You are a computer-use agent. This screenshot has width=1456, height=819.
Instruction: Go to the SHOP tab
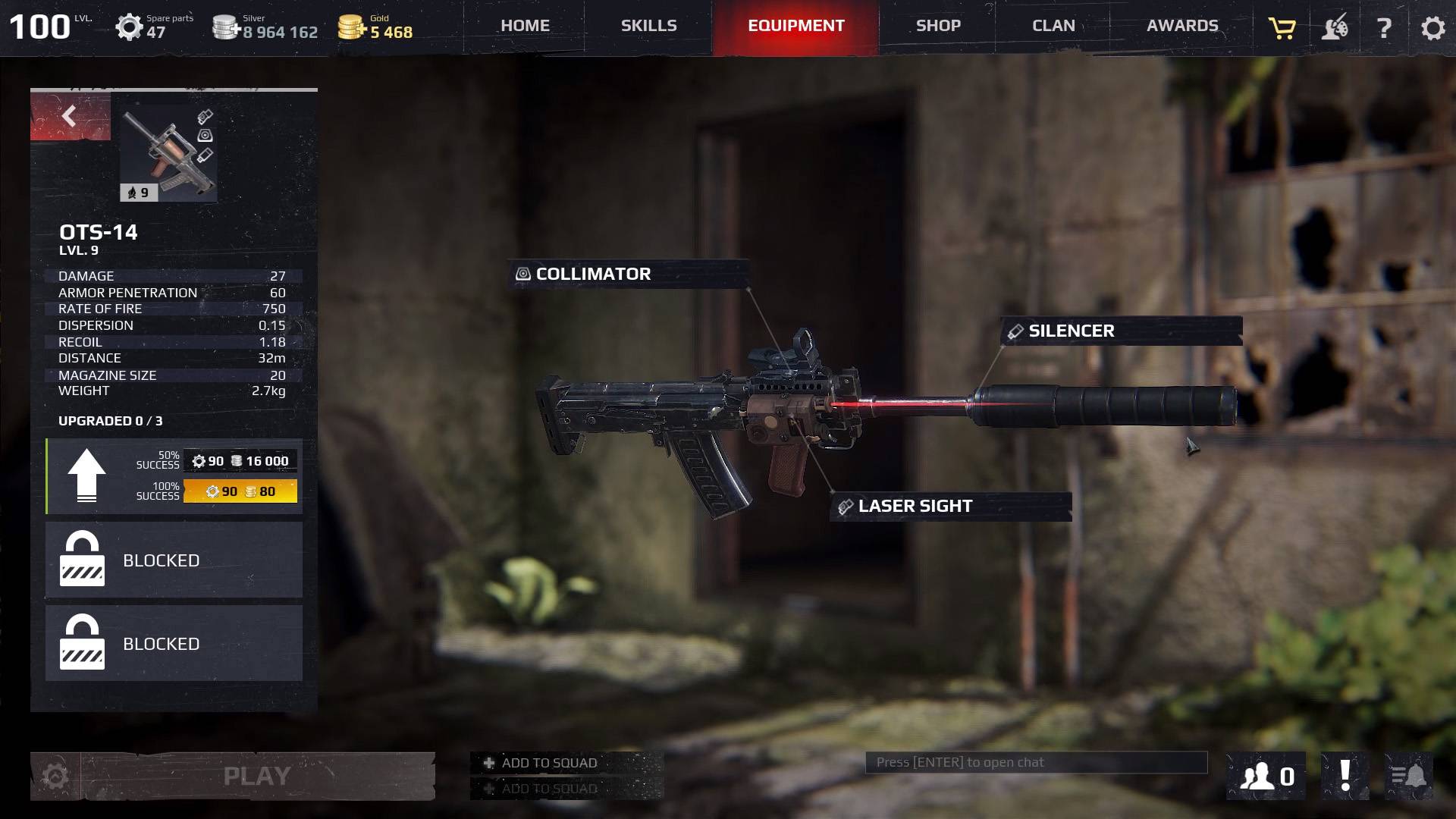tap(938, 26)
